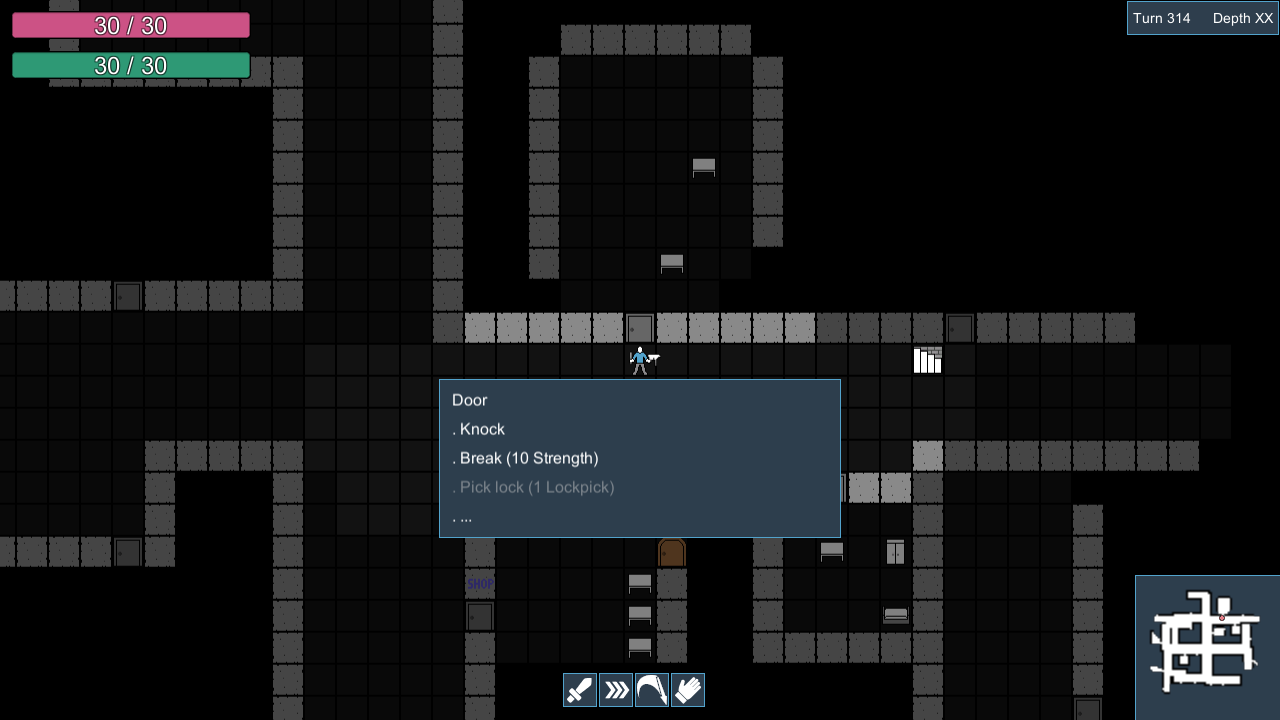Open the Door actions popup title
Image resolution: width=1280 pixels, height=720 pixels.
pyautogui.click(x=470, y=399)
